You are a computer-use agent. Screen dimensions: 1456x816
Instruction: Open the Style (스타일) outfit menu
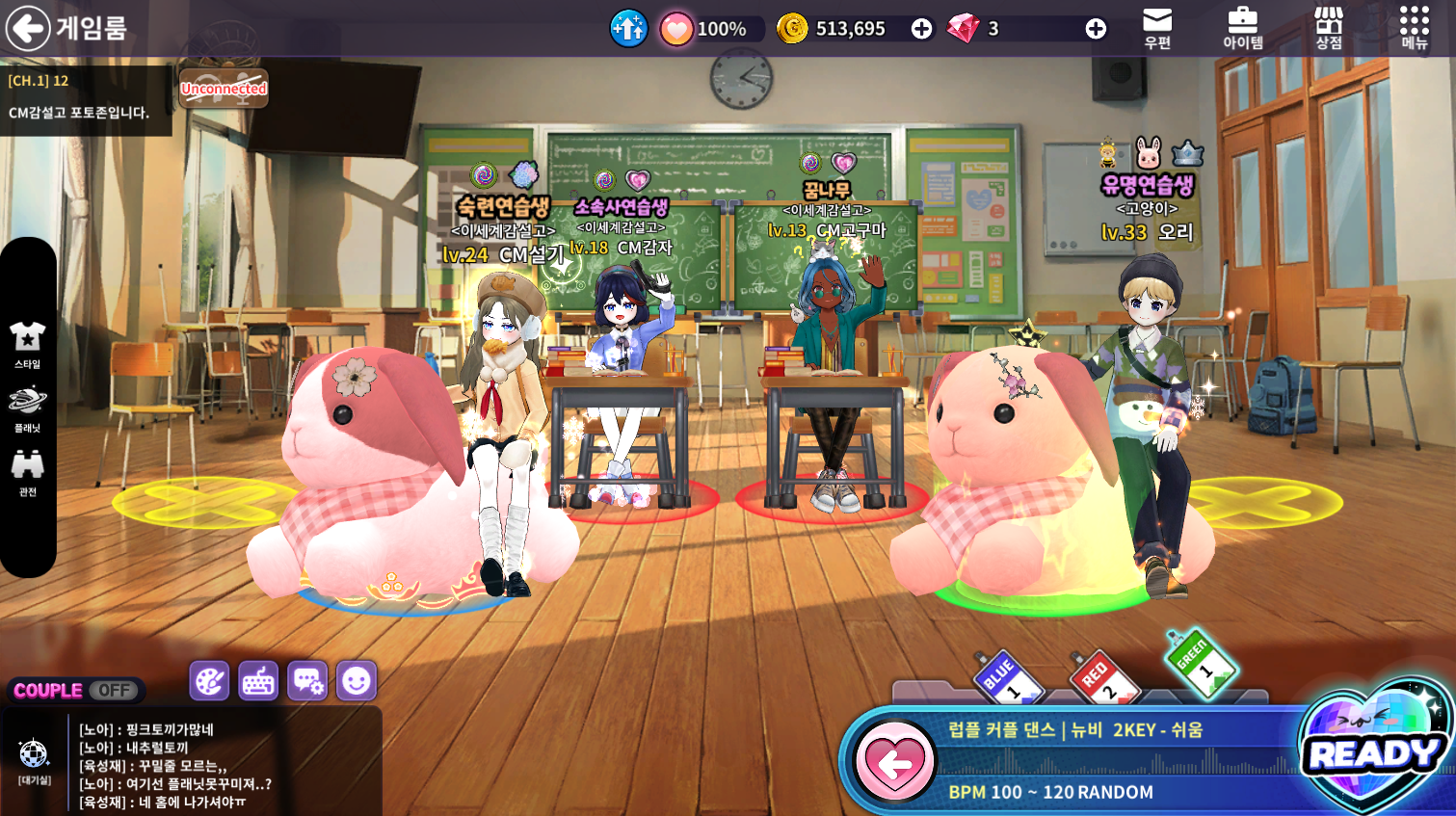coord(27,345)
